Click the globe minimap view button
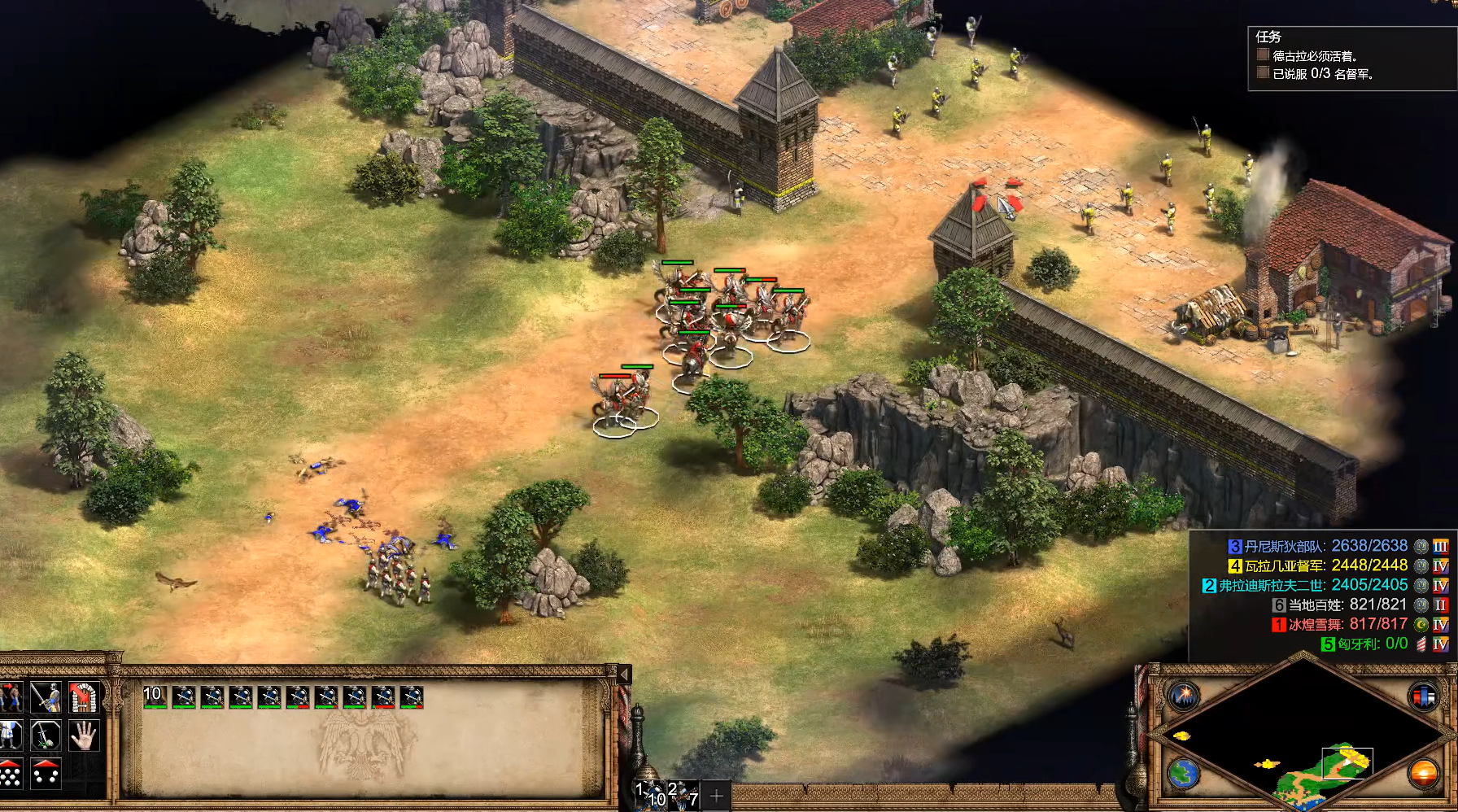 click(1184, 773)
